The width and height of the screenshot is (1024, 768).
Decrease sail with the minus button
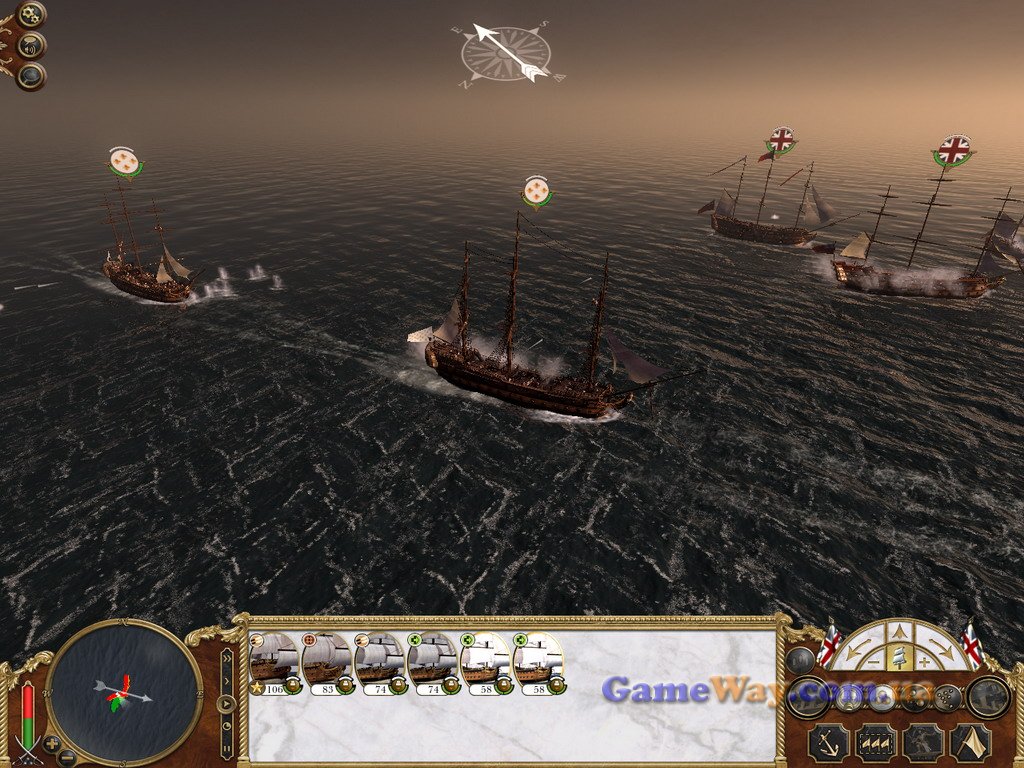click(x=875, y=662)
